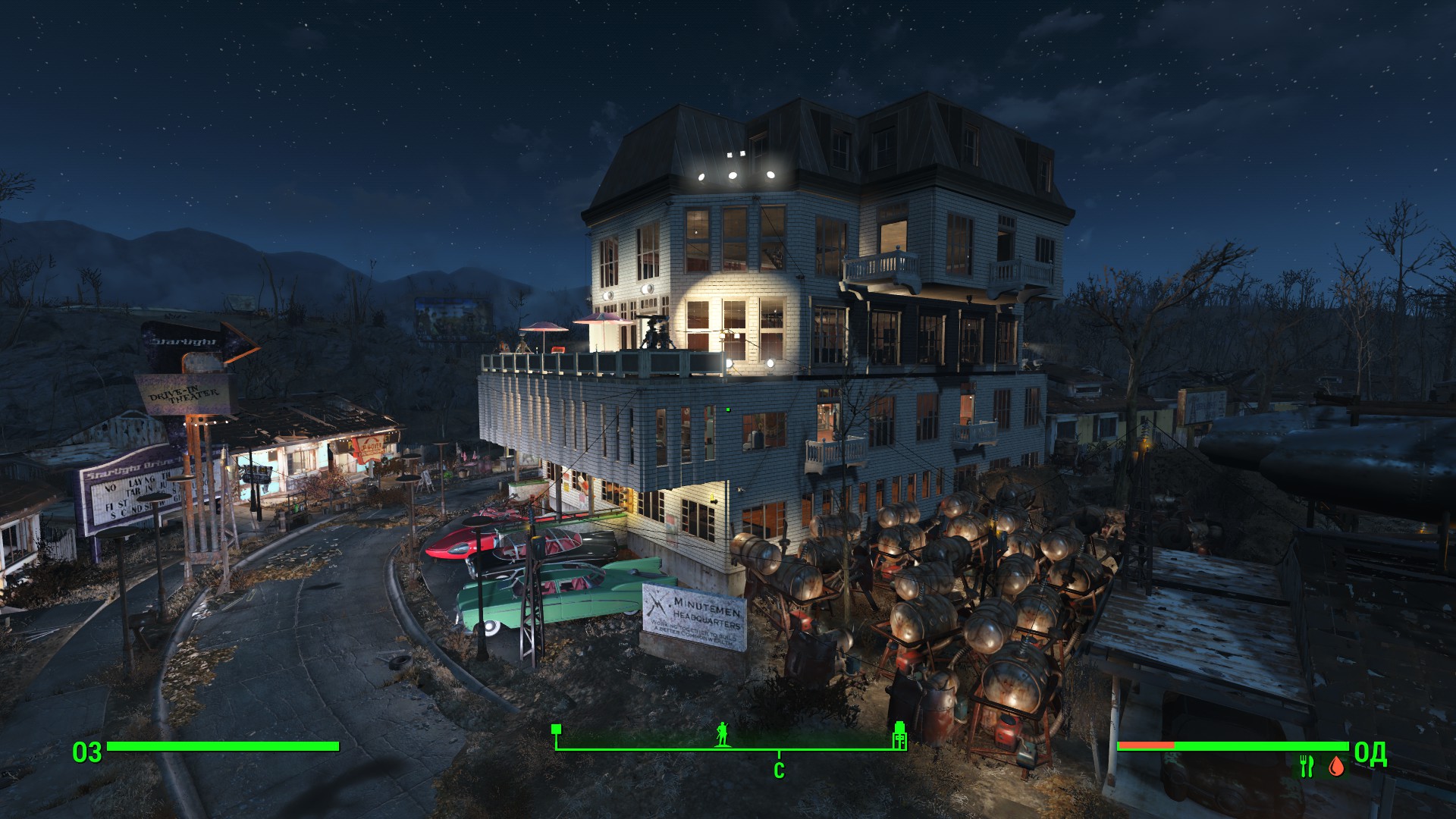
Task: Select the soldier figure marker on the compass
Action: [x=722, y=734]
